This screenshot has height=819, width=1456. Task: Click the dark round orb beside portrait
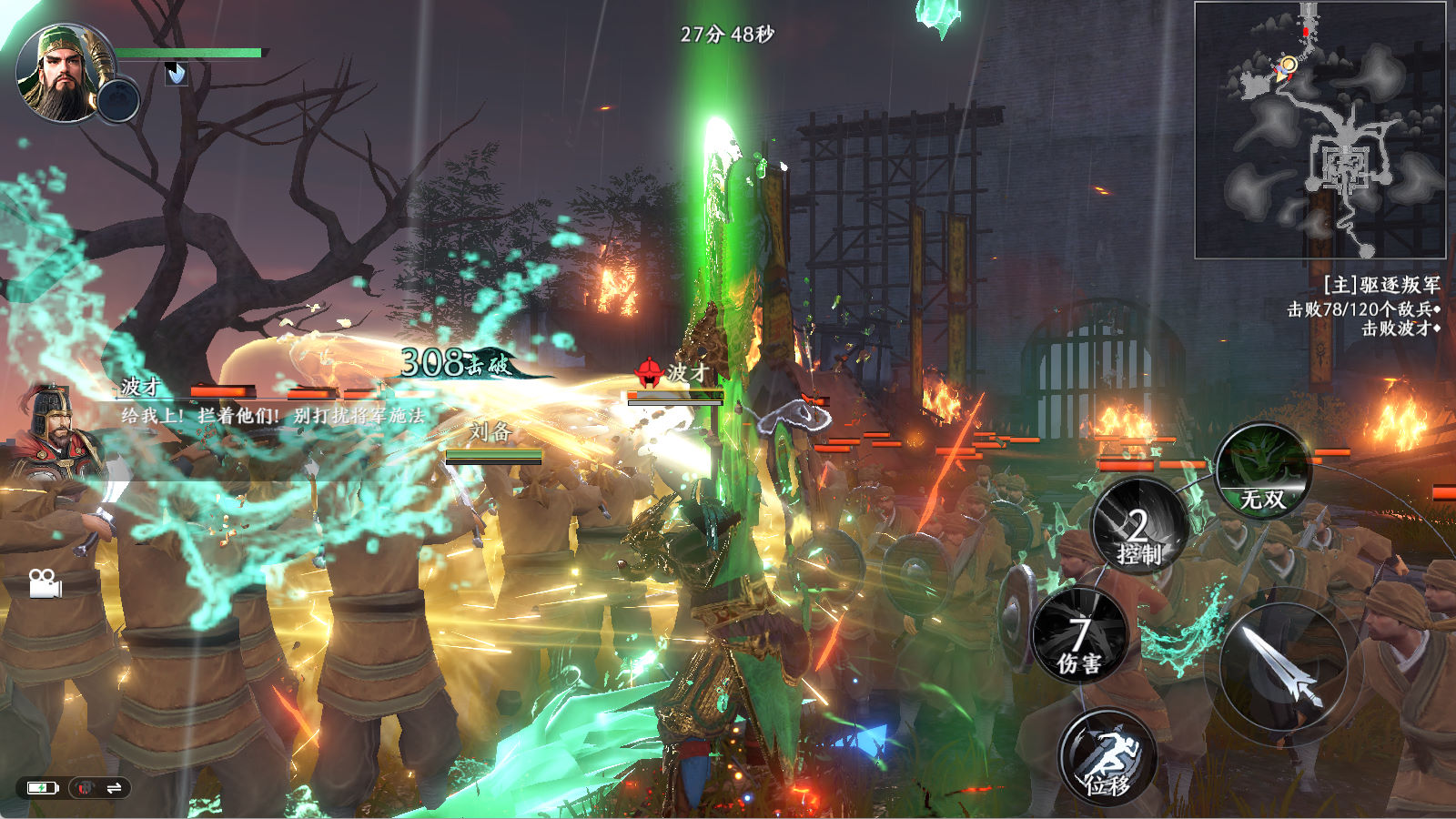tap(118, 99)
